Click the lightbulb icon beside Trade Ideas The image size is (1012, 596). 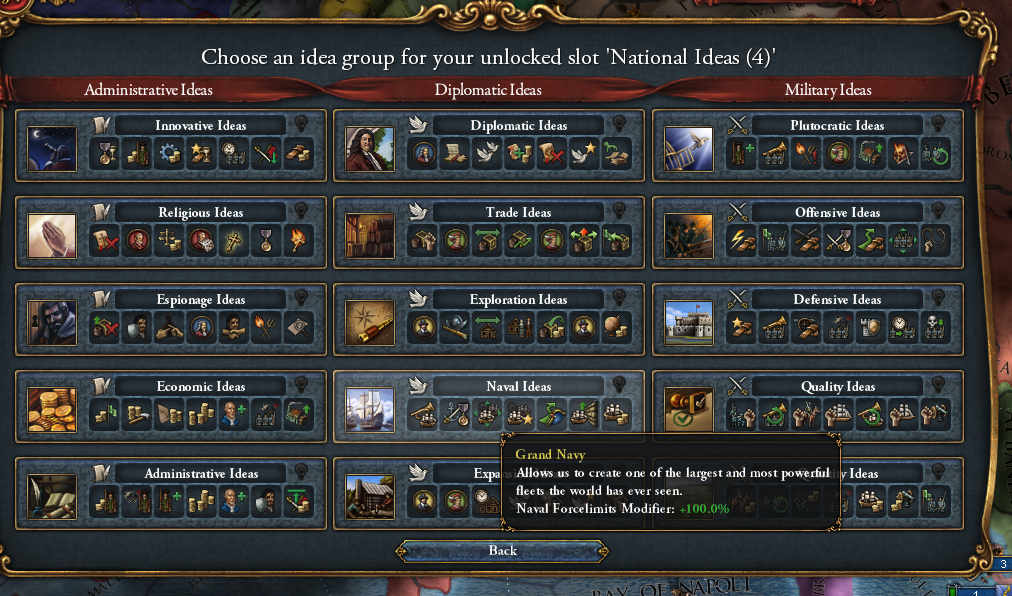[x=619, y=211]
